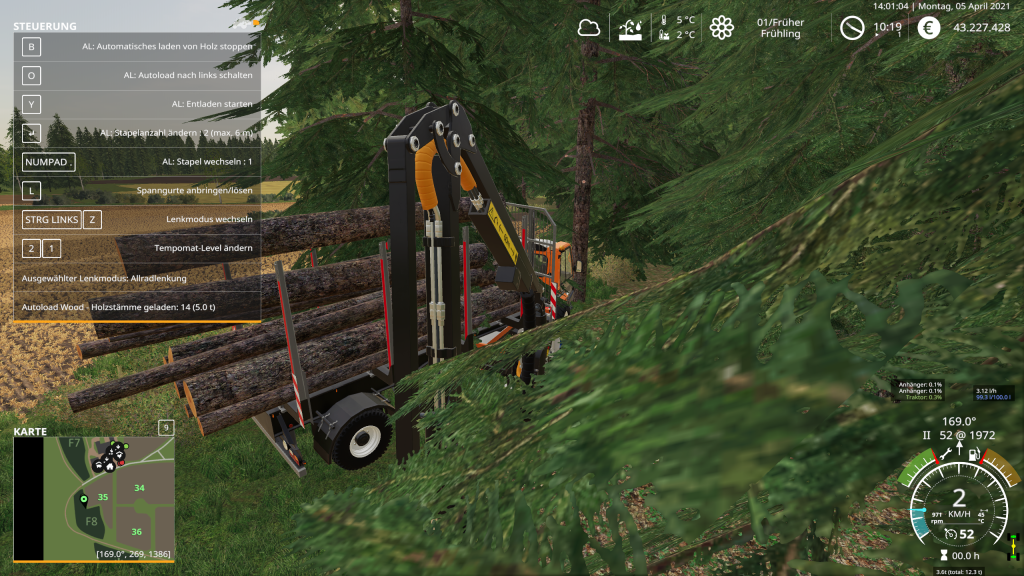The width and height of the screenshot is (1024, 576).
Task: Open finances via the euro icon
Action: 929,28
